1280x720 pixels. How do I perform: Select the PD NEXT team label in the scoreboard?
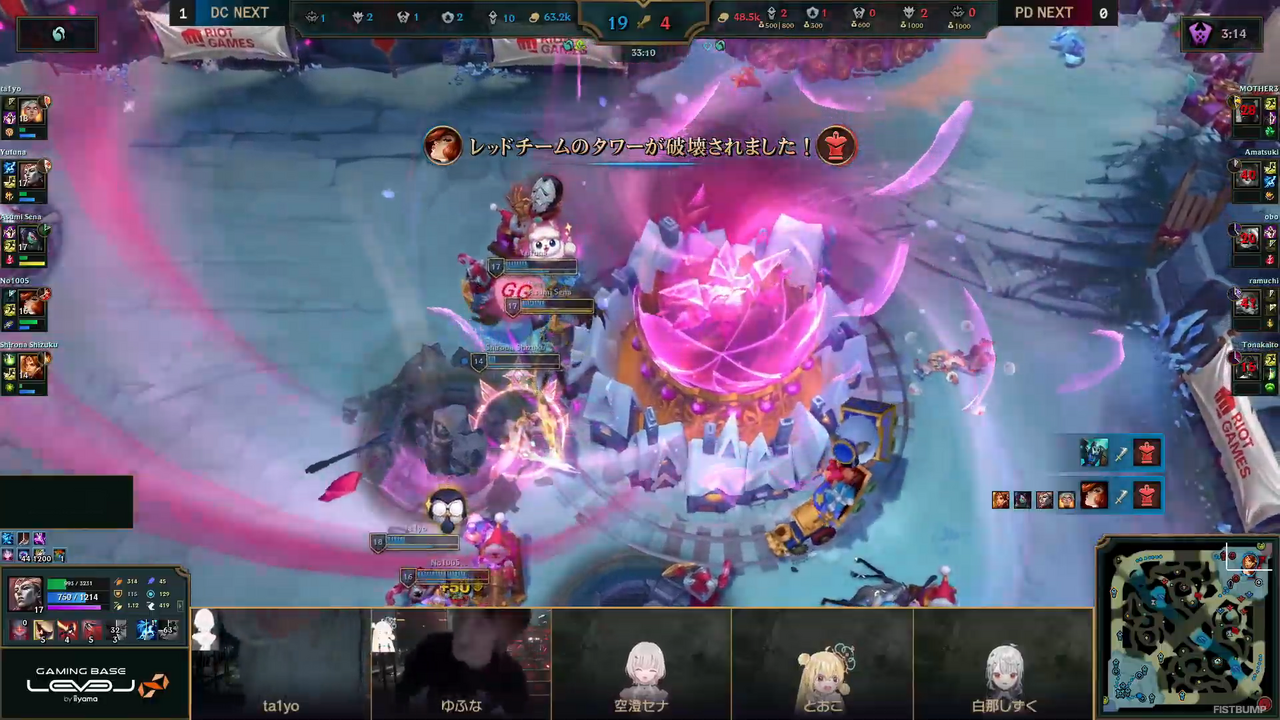tap(1044, 13)
